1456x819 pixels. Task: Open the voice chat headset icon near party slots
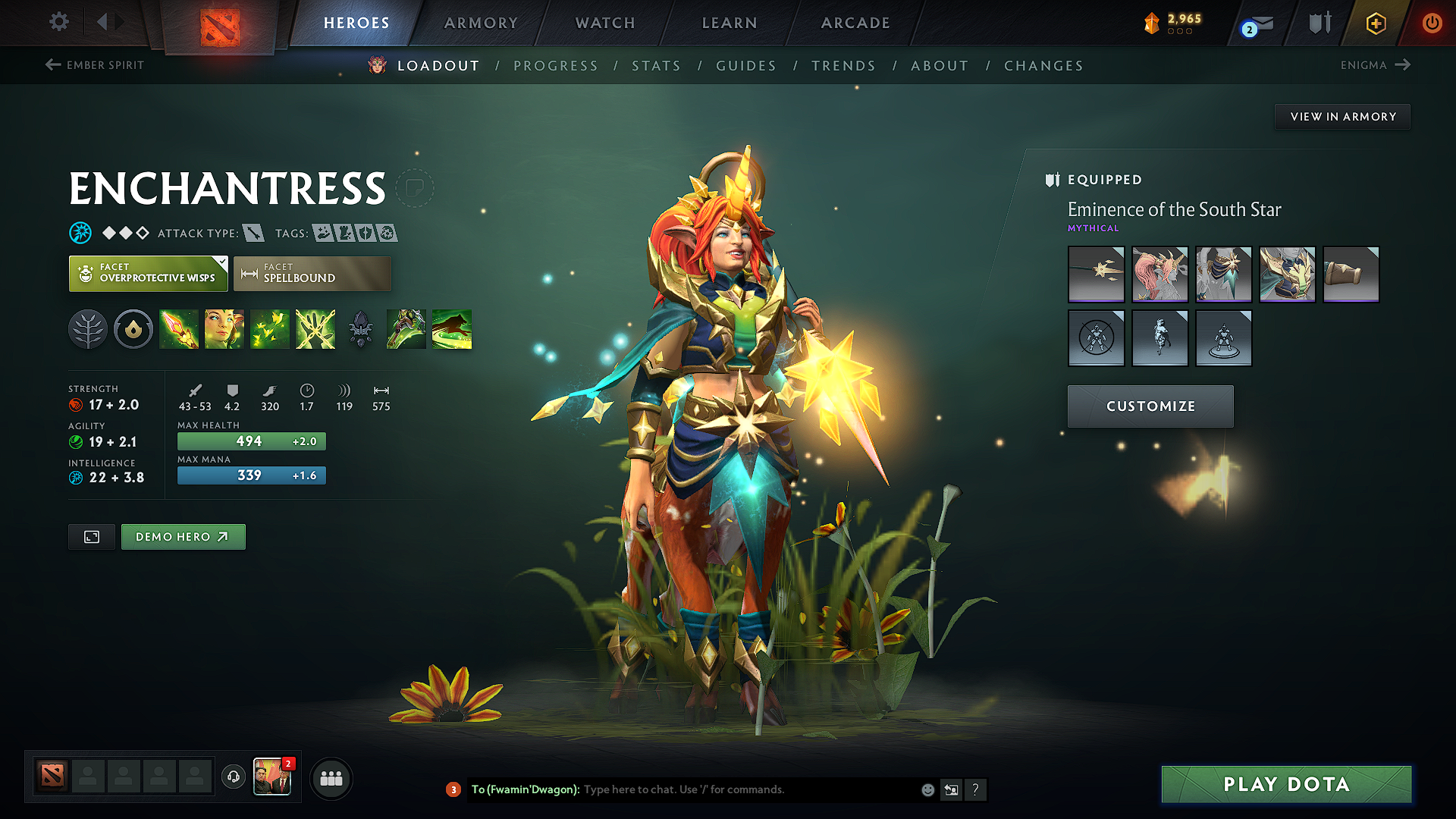click(233, 778)
